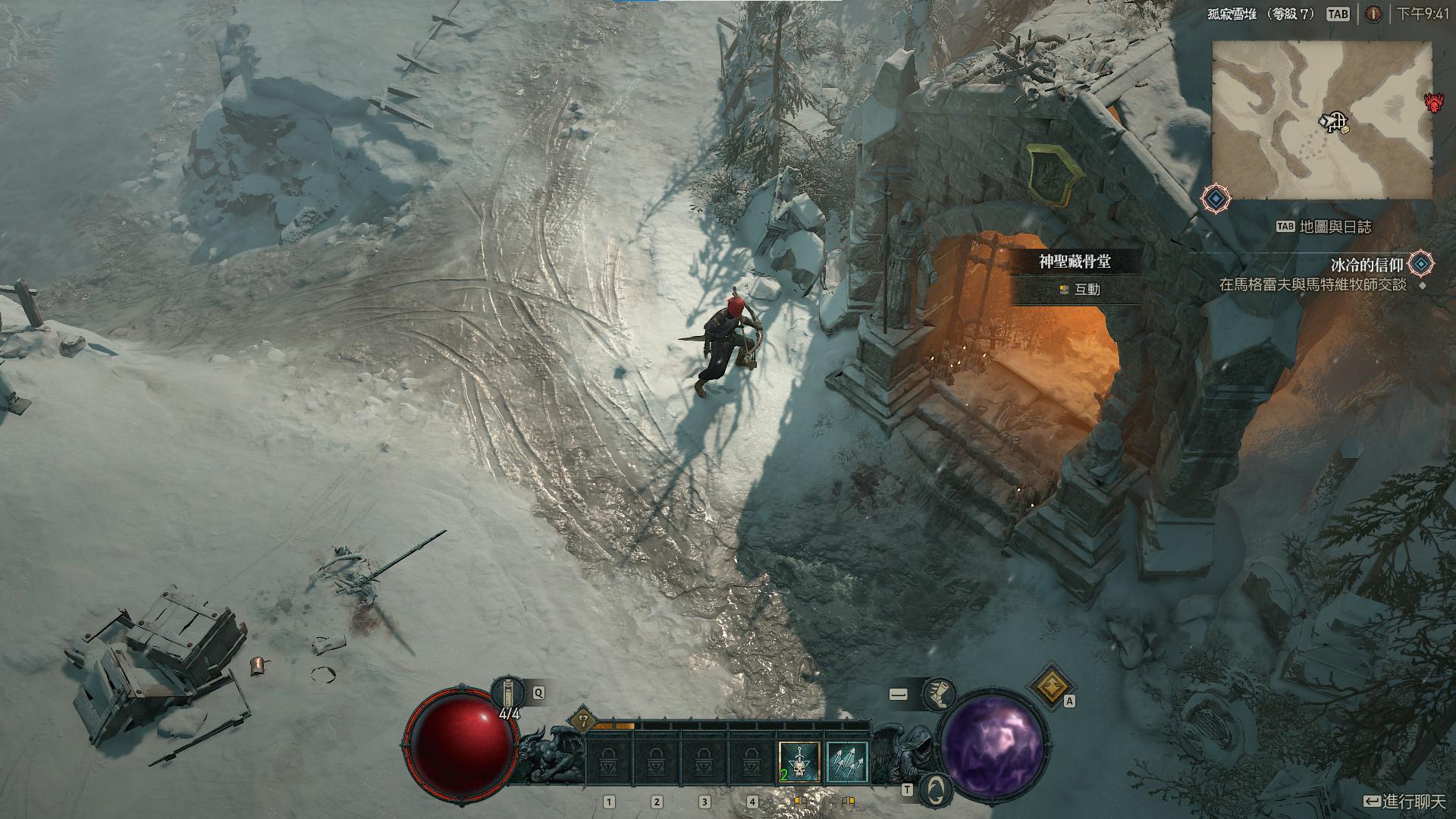This screenshot has height=819, width=1456.
Task: Click the 互動 prompt for 神聖藏骨堂
Action: [1081, 290]
